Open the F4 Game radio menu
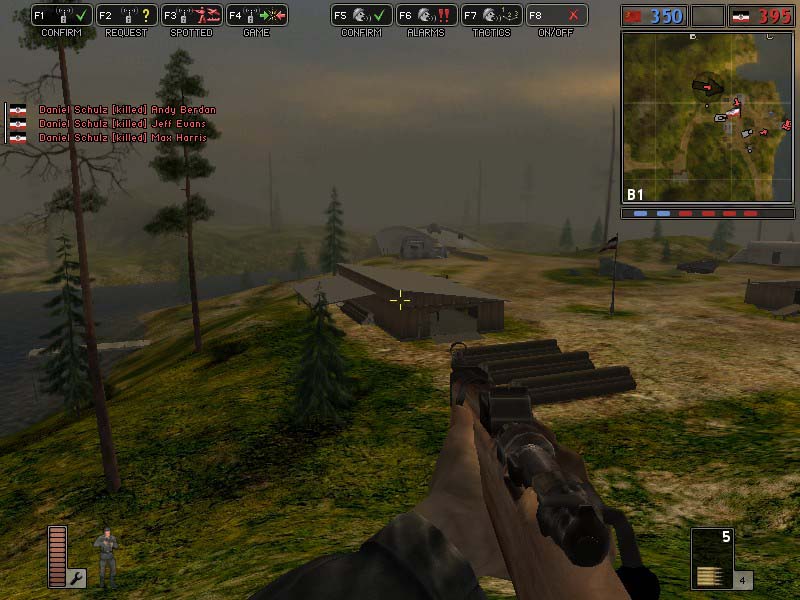800x600 pixels. [256, 16]
